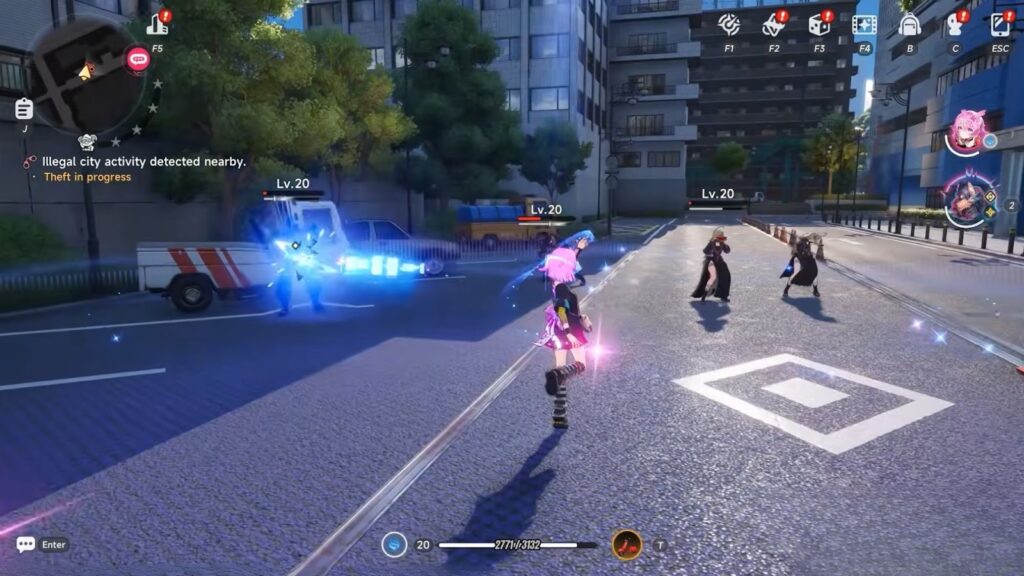Select the Theft in progress objective
Image resolution: width=1024 pixels, height=576 pixels.
[x=87, y=177]
